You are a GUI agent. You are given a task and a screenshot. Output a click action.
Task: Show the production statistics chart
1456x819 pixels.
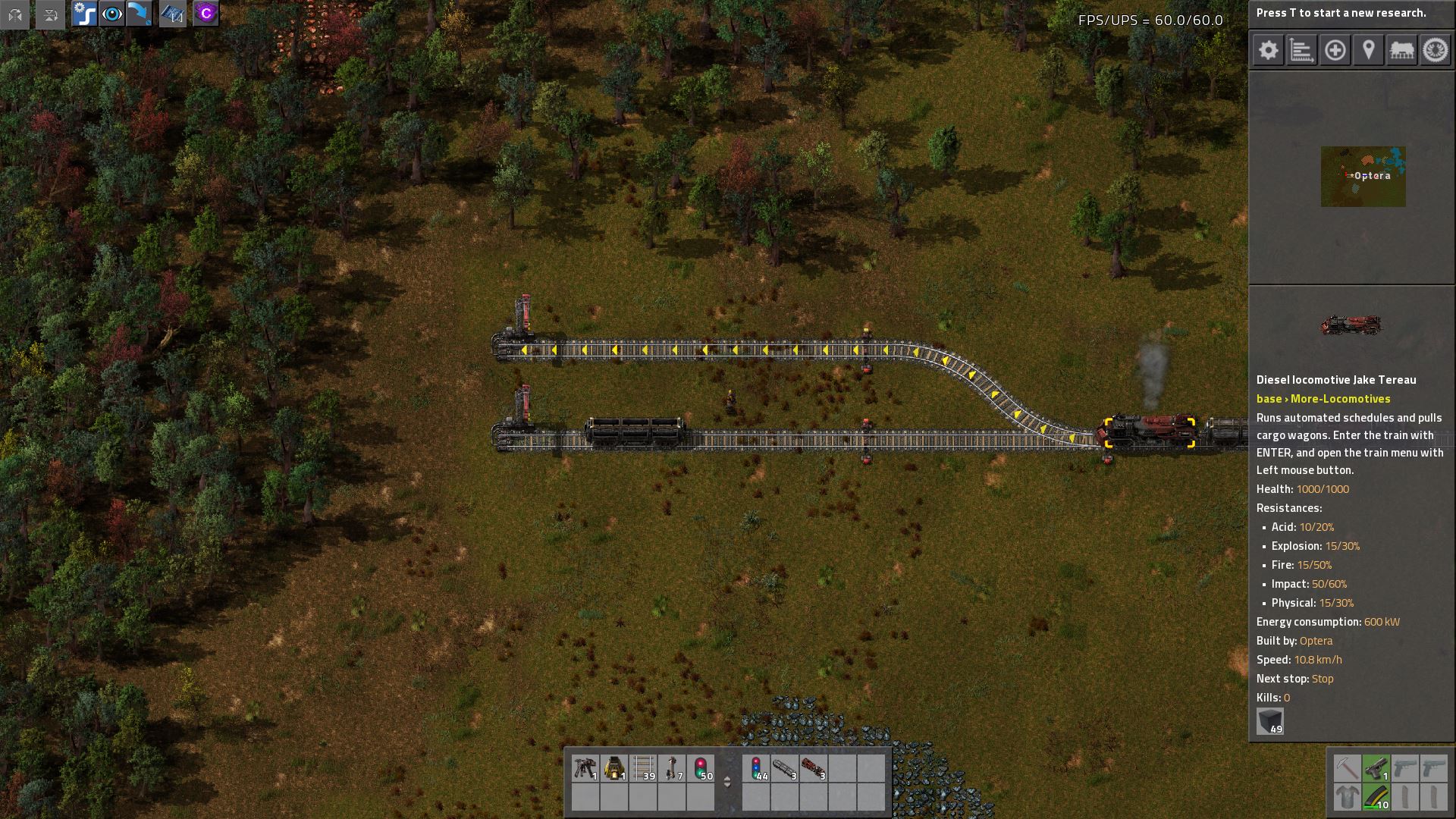(1301, 51)
